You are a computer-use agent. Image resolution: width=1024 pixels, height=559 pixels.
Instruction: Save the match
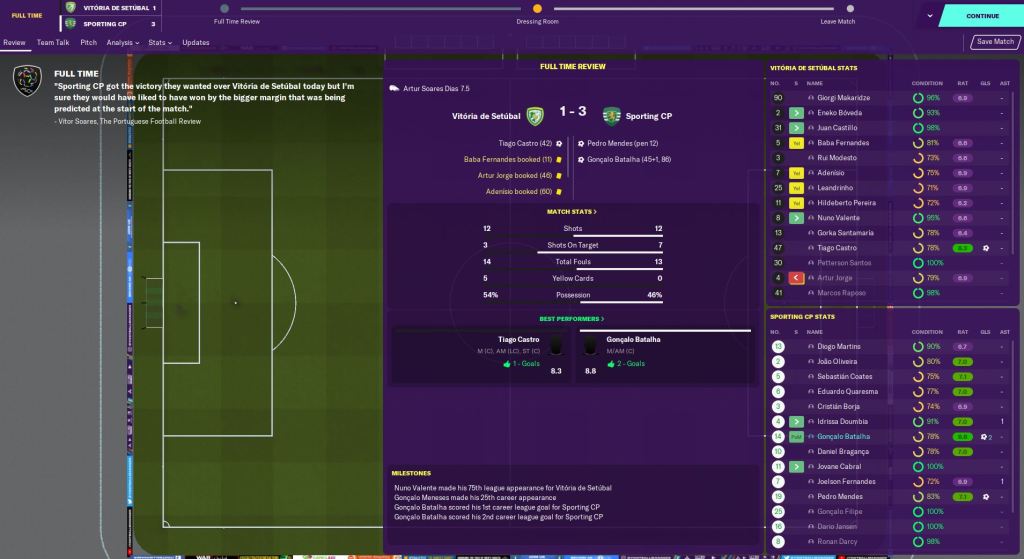[995, 42]
